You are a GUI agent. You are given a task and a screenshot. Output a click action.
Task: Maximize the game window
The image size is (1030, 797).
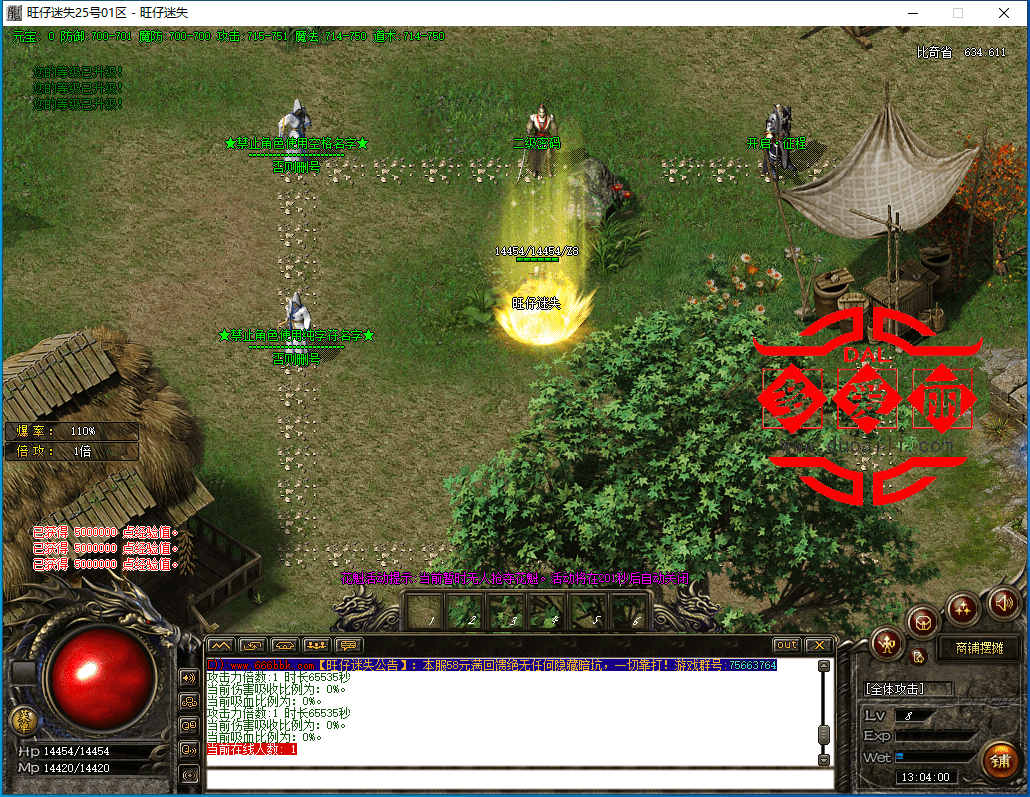957,13
